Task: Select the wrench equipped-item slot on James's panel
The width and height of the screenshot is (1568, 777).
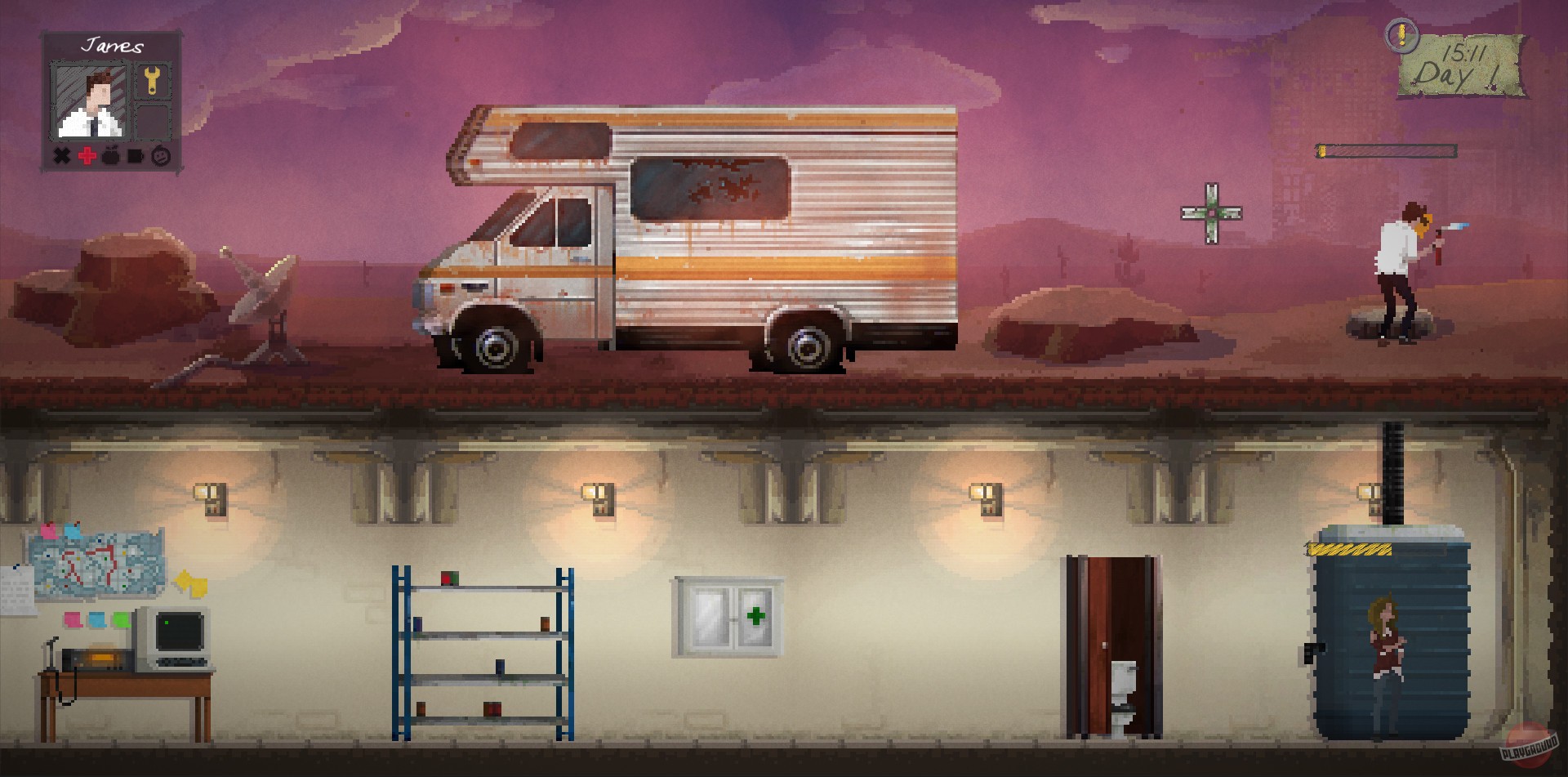Action: (152, 80)
